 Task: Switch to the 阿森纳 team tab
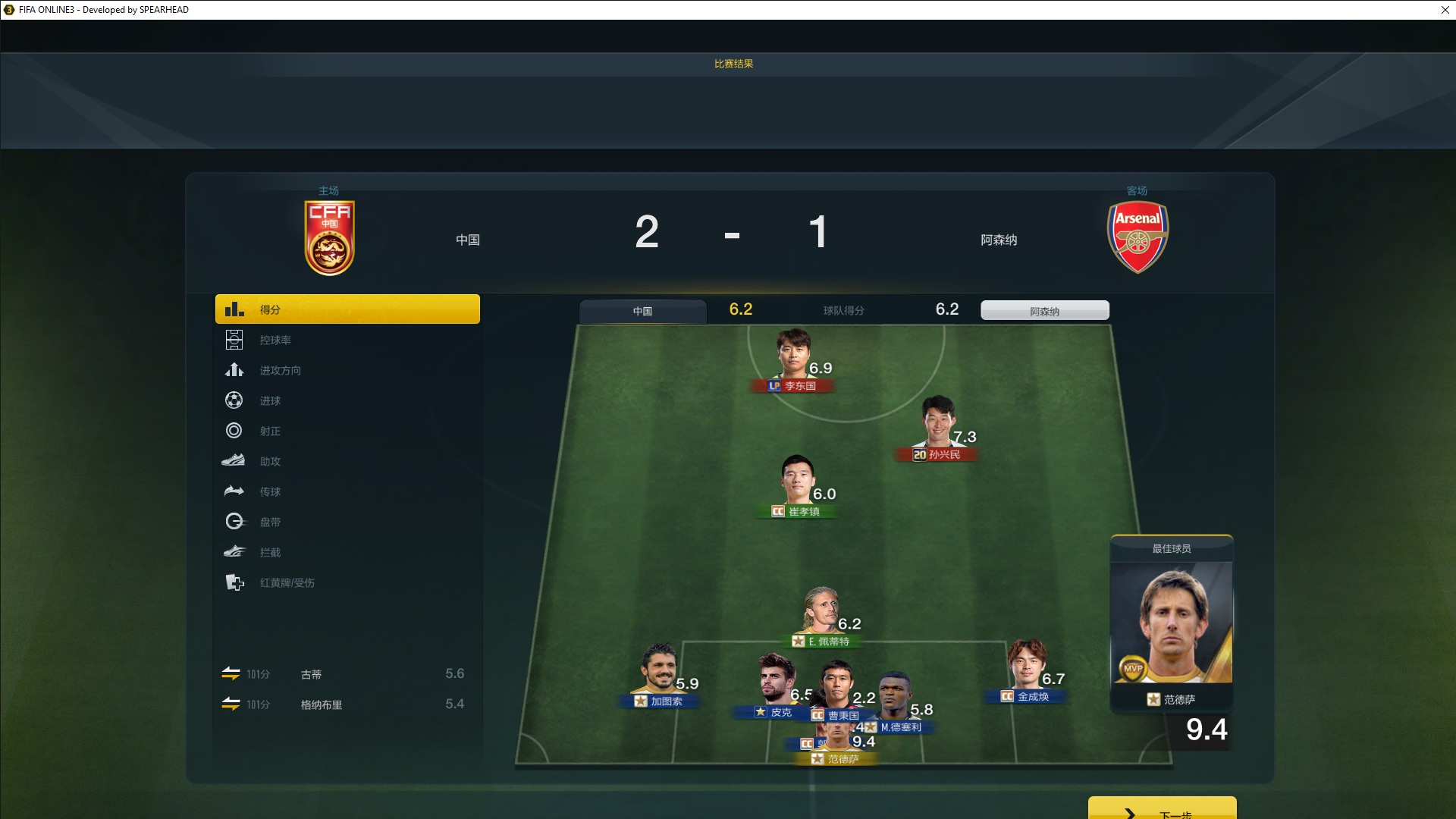[1044, 311]
